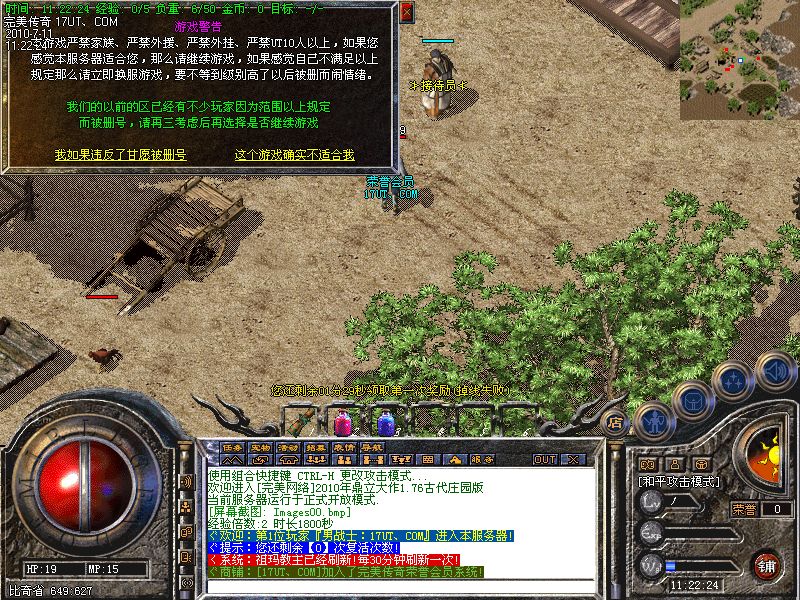
Task: Open the 表情 emotes tab
Action: point(345,447)
